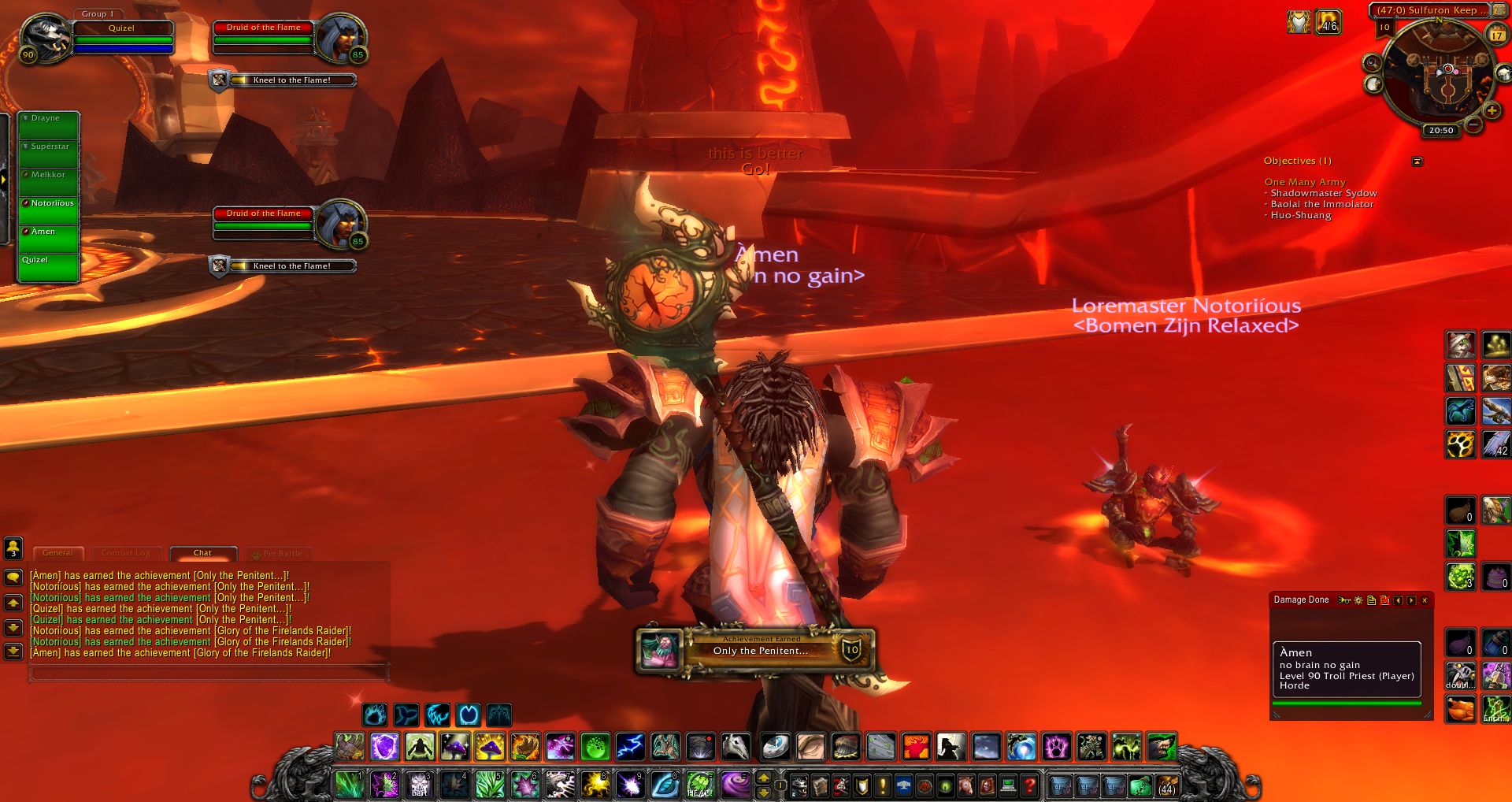
Task: Close the Damage Done meter window
Action: (1425, 600)
